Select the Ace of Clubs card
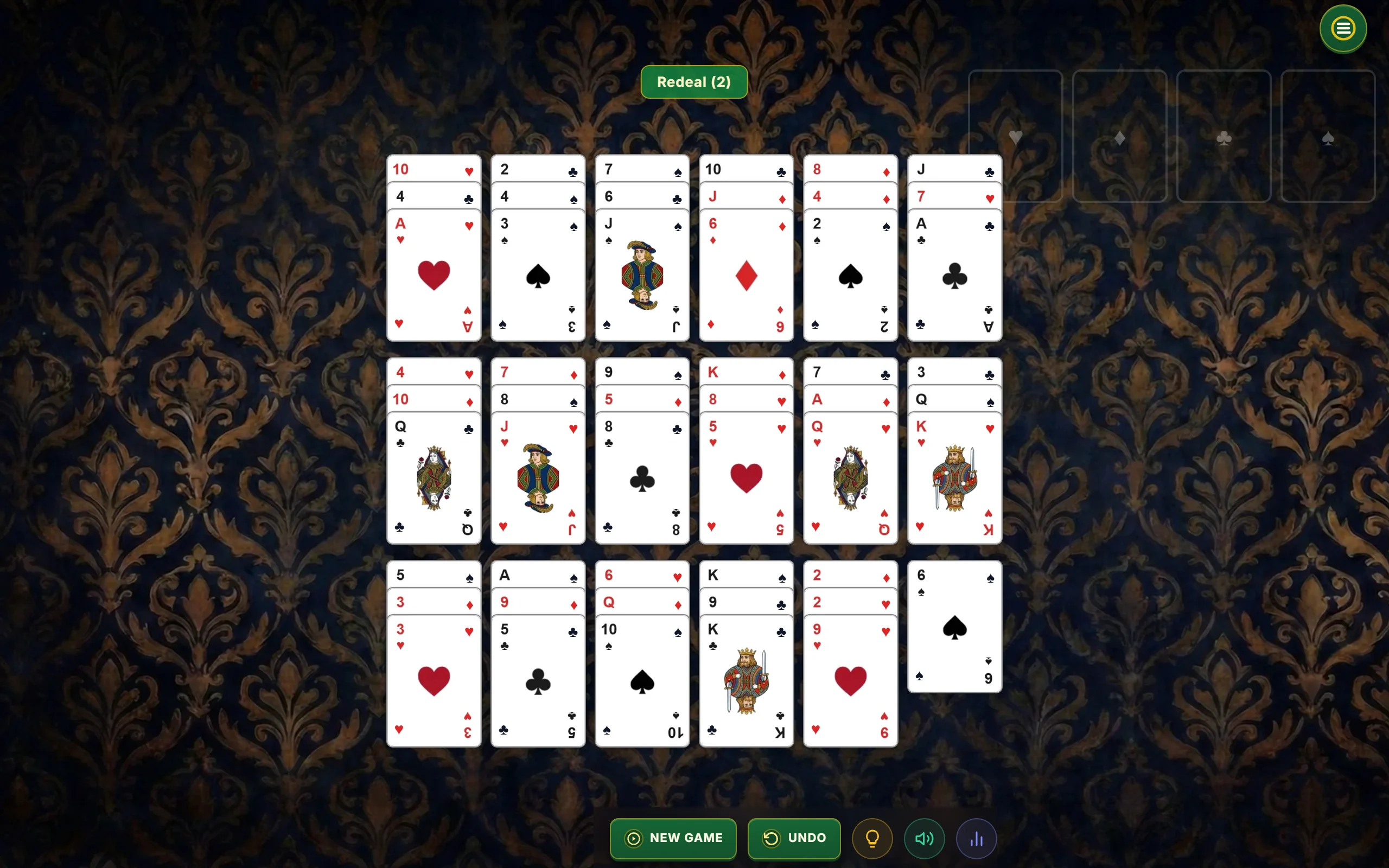This screenshot has height=868, width=1389. pos(954,276)
